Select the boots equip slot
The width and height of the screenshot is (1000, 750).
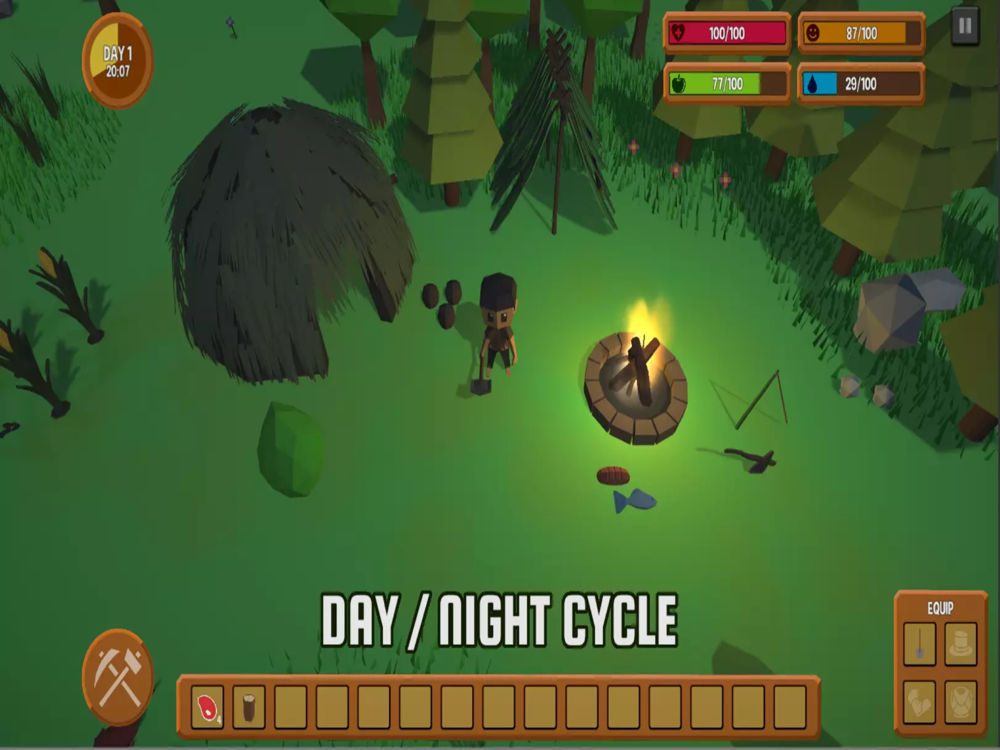coord(919,701)
